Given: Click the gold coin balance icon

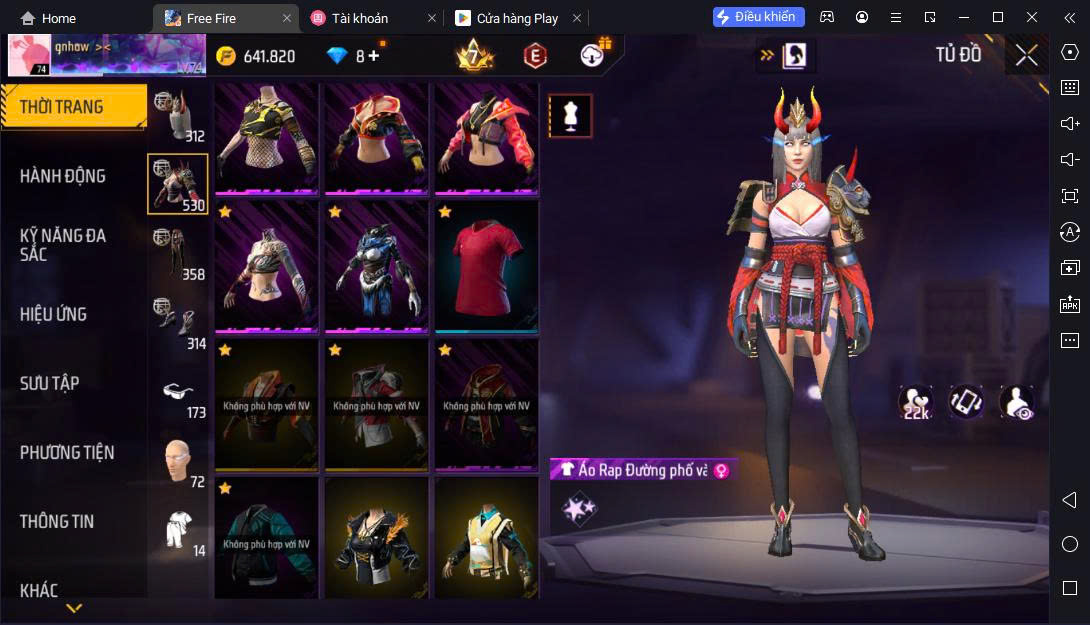Looking at the screenshot, I should coord(227,56).
